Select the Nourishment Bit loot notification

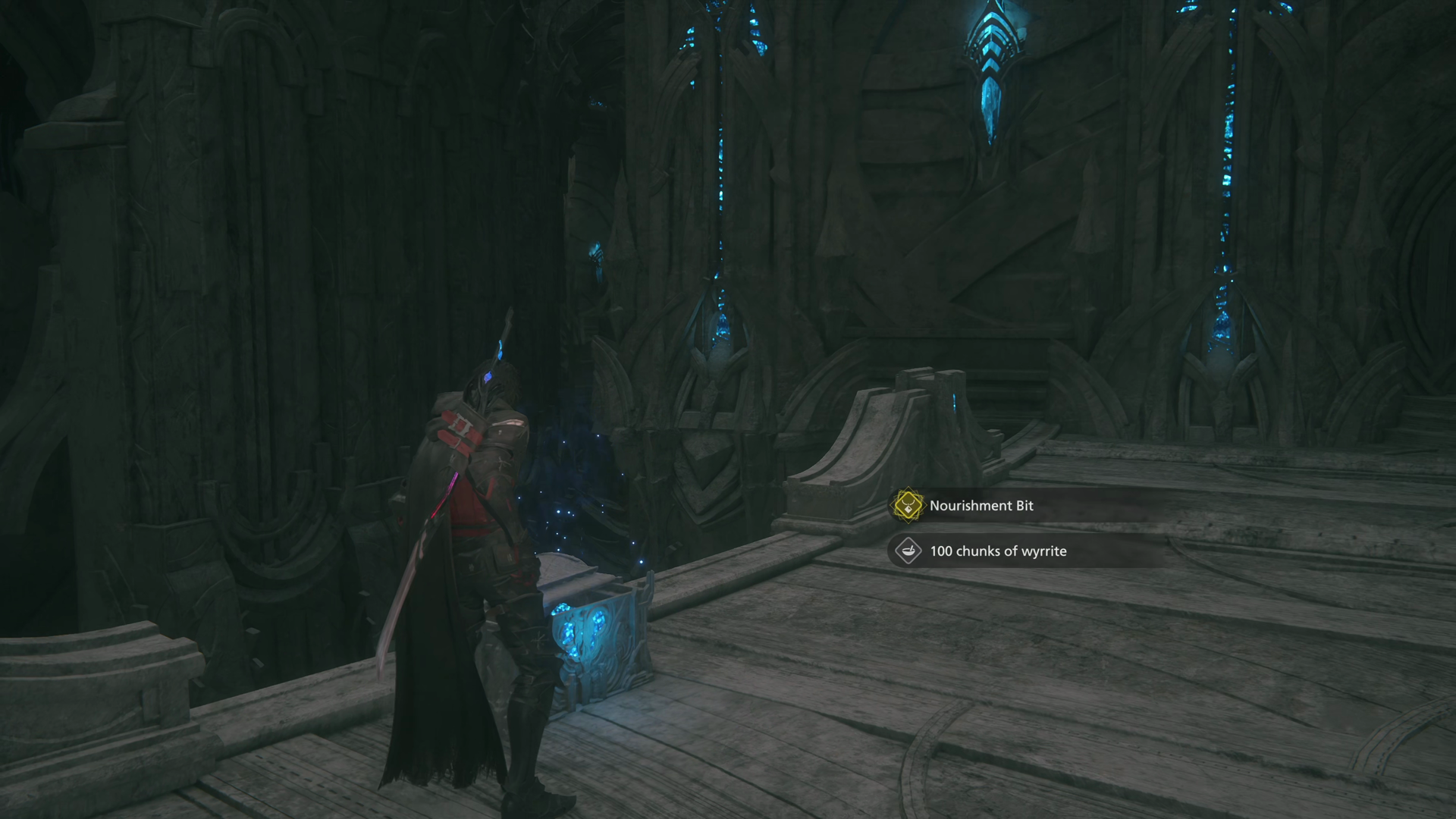click(x=981, y=506)
